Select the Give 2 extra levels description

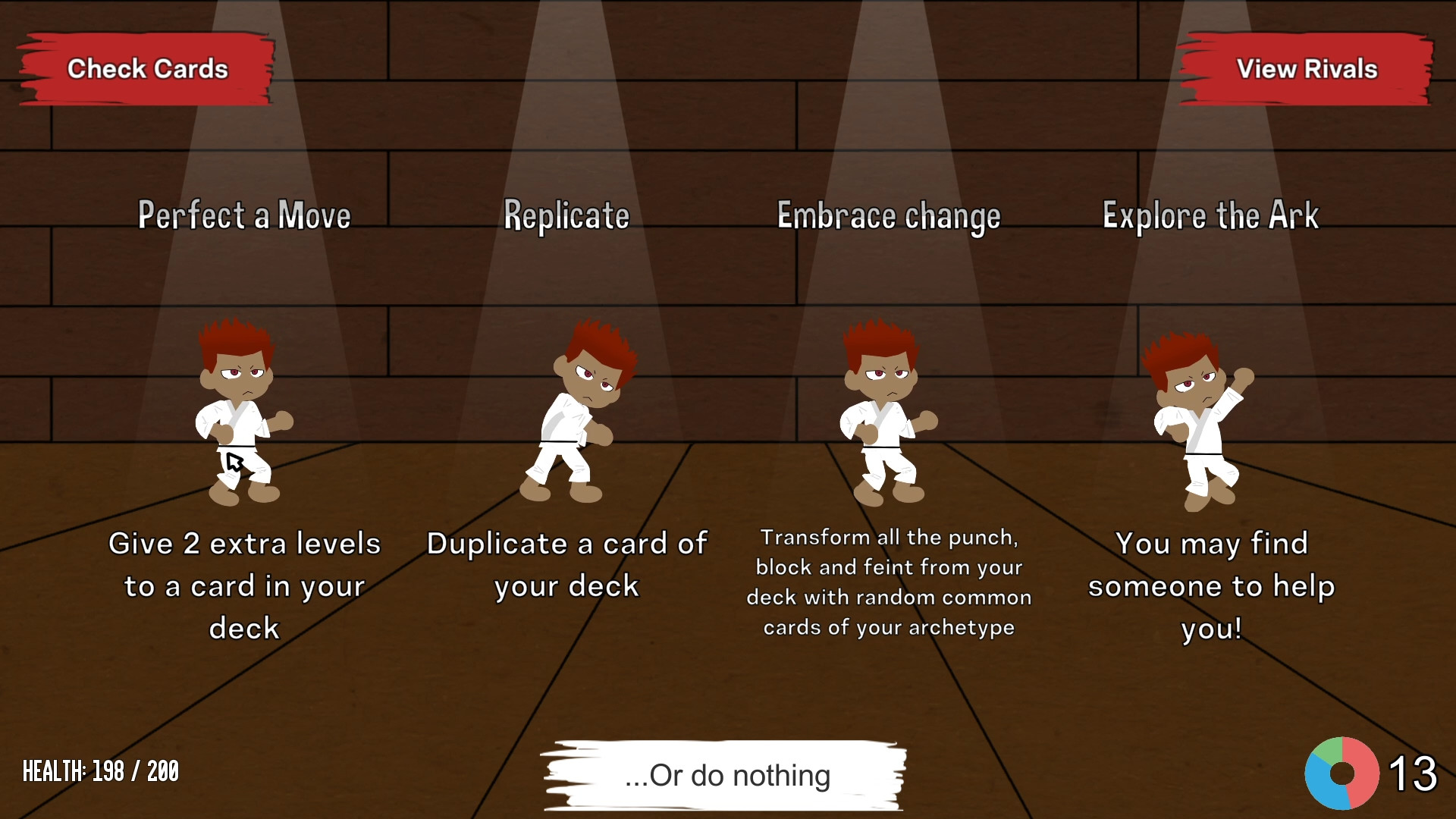pyautogui.click(x=243, y=585)
